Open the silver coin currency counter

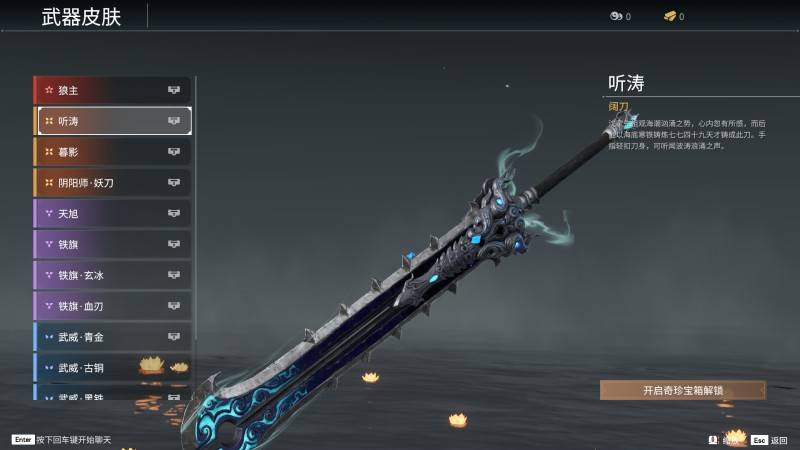tap(620, 16)
